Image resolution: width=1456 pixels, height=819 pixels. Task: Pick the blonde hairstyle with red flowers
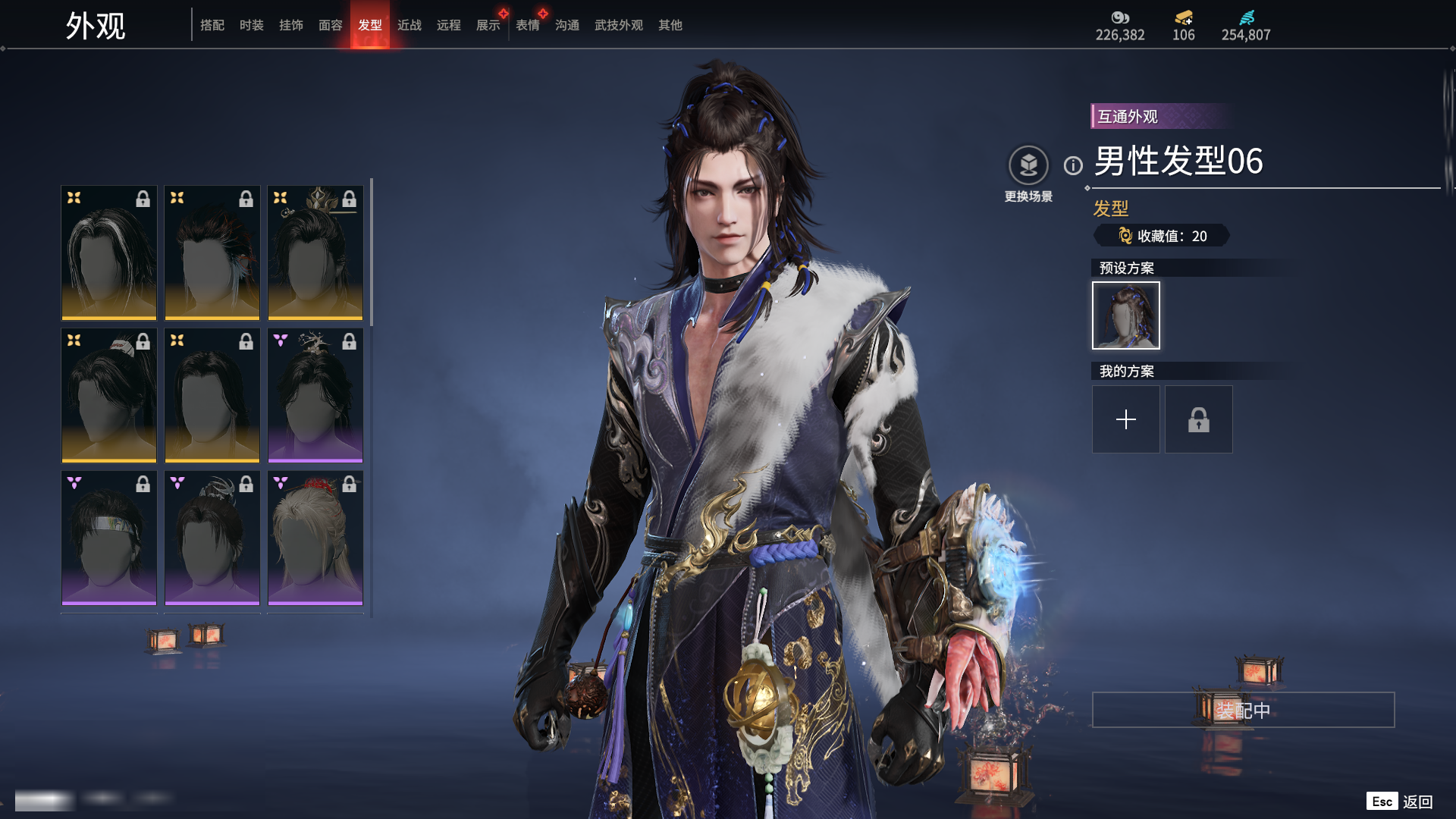coord(315,538)
